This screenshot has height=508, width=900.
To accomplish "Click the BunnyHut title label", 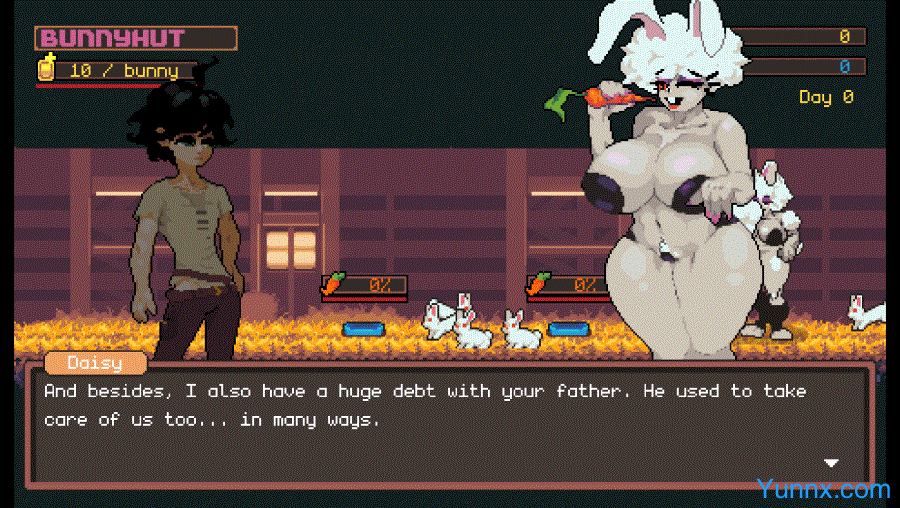I will coord(136,39).
